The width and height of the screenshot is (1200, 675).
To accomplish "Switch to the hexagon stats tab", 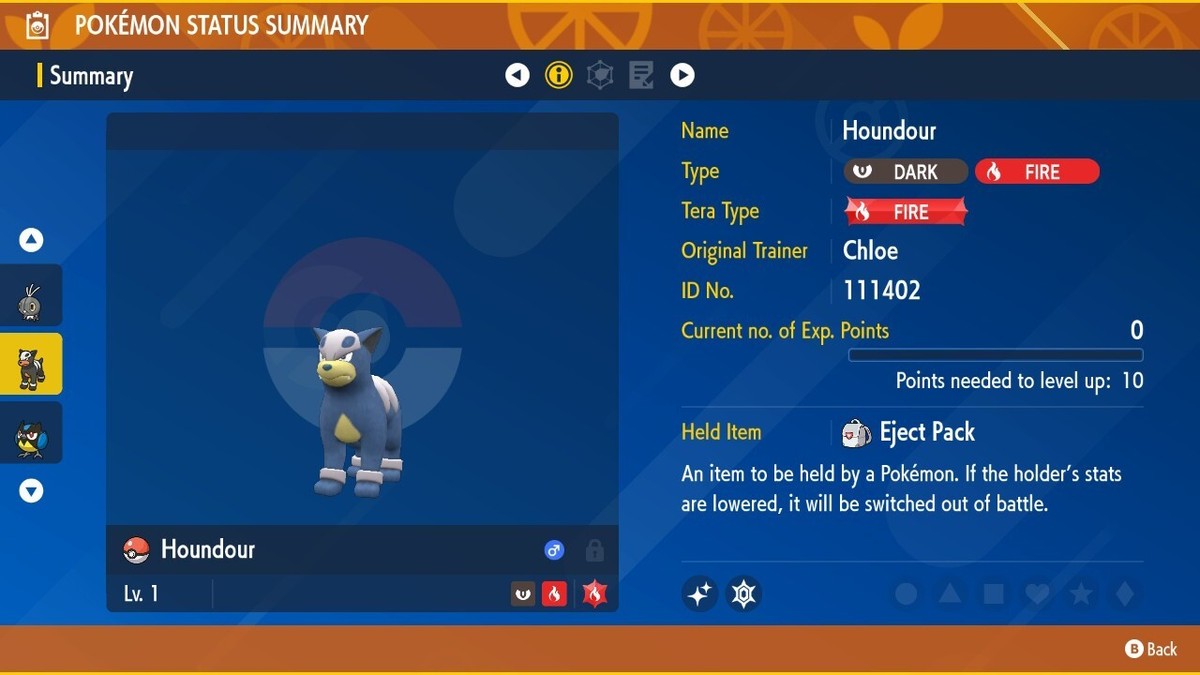I will pyautogui.click(x=600, y=75).
